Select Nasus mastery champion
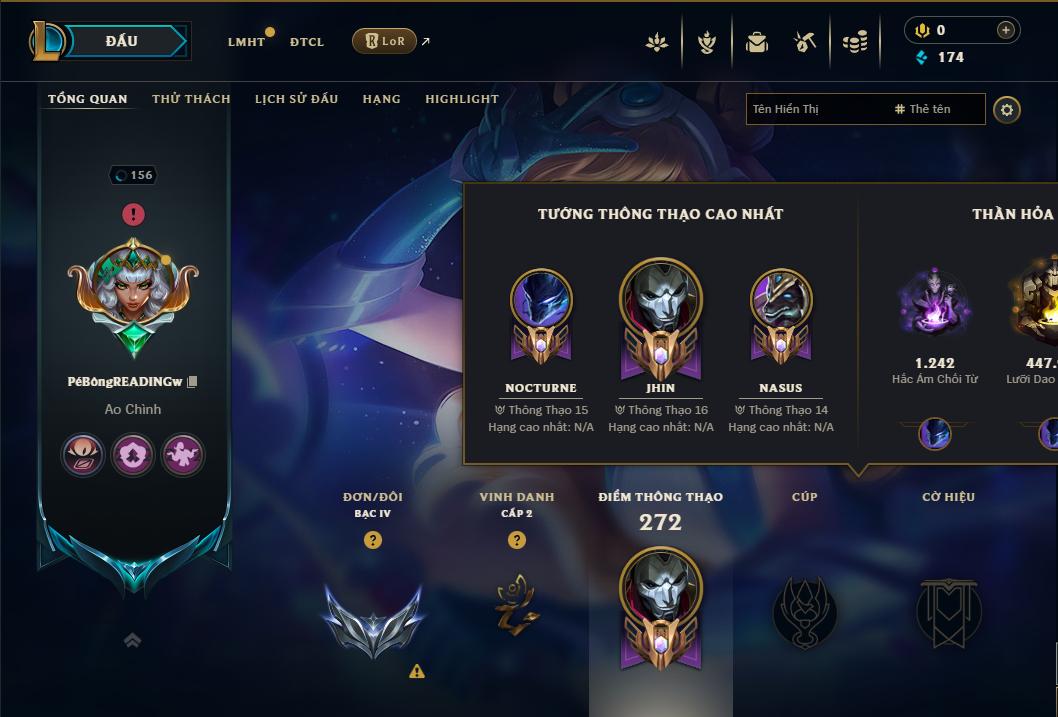Viewport: 1058px width, 717px height. pos(781,310)
